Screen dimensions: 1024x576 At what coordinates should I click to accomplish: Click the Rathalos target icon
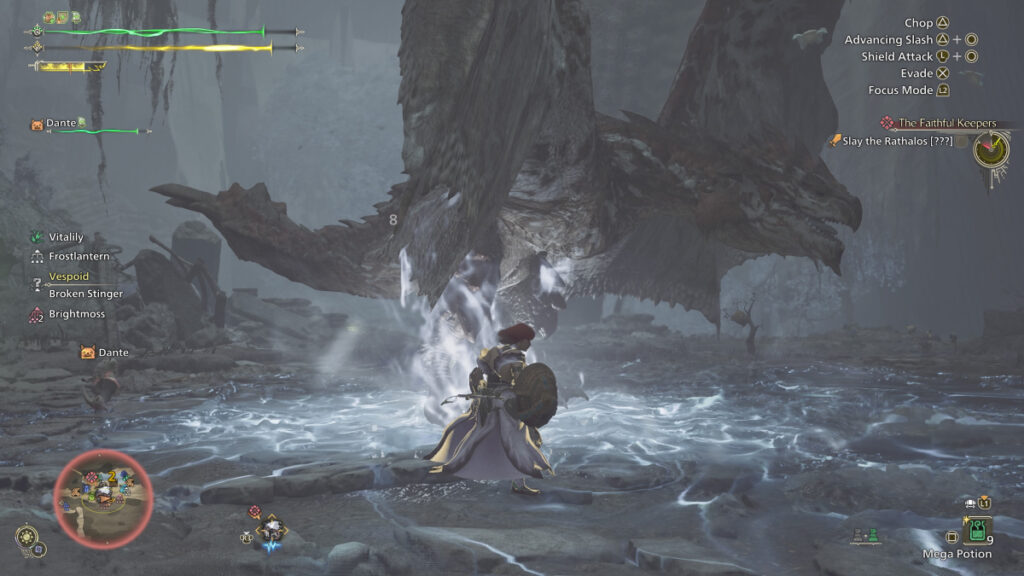point(991,150)
